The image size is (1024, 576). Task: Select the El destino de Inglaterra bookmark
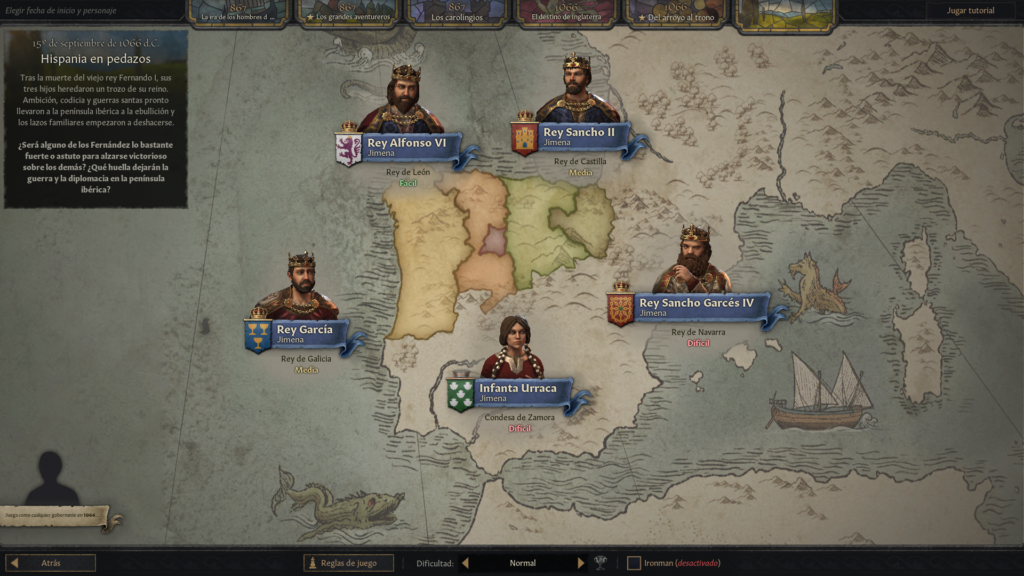point(567,12)
